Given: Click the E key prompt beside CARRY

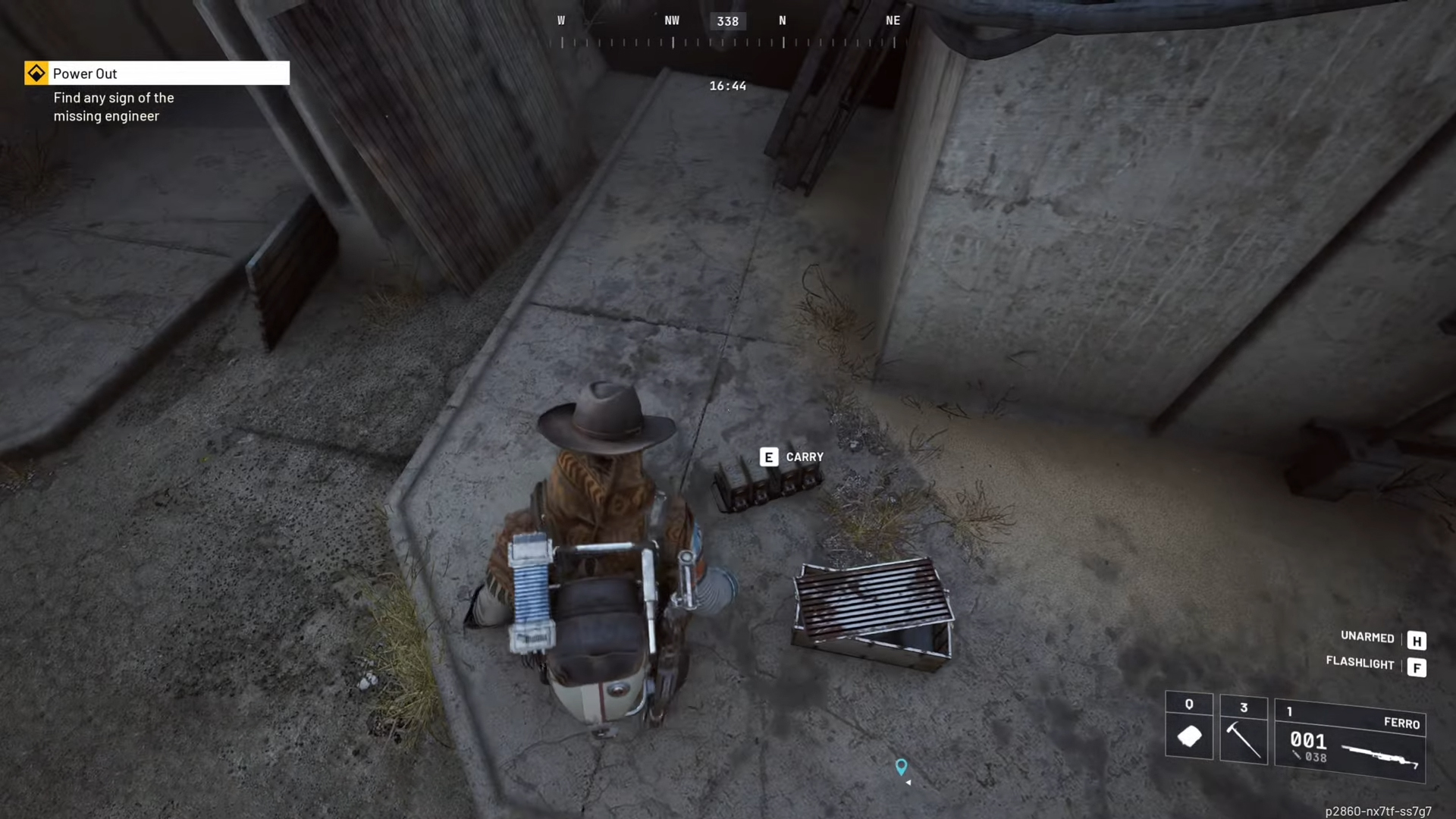Looking at the screenshot, I should click(768, 457).
